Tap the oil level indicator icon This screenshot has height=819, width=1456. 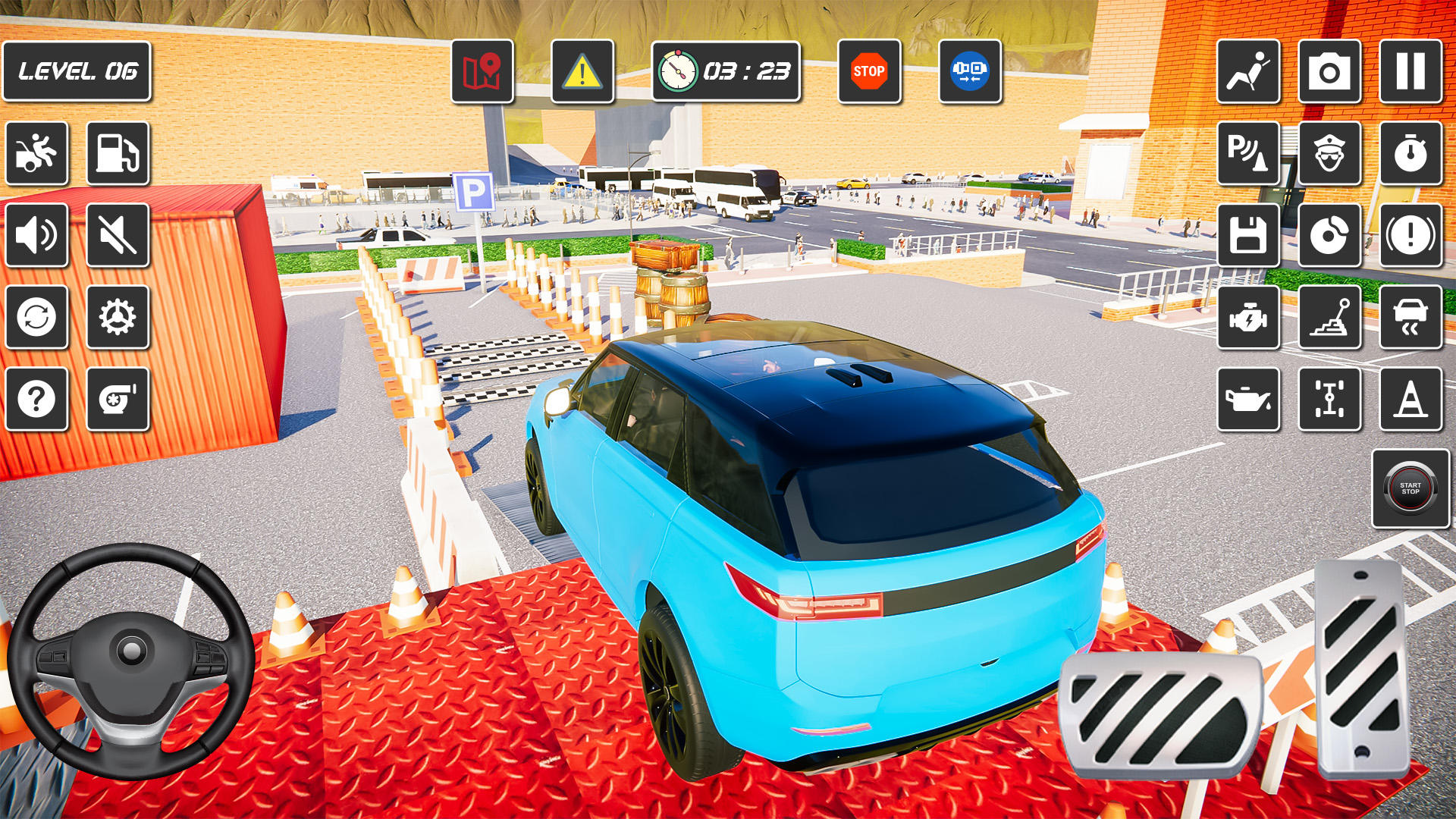point(1250,400)
